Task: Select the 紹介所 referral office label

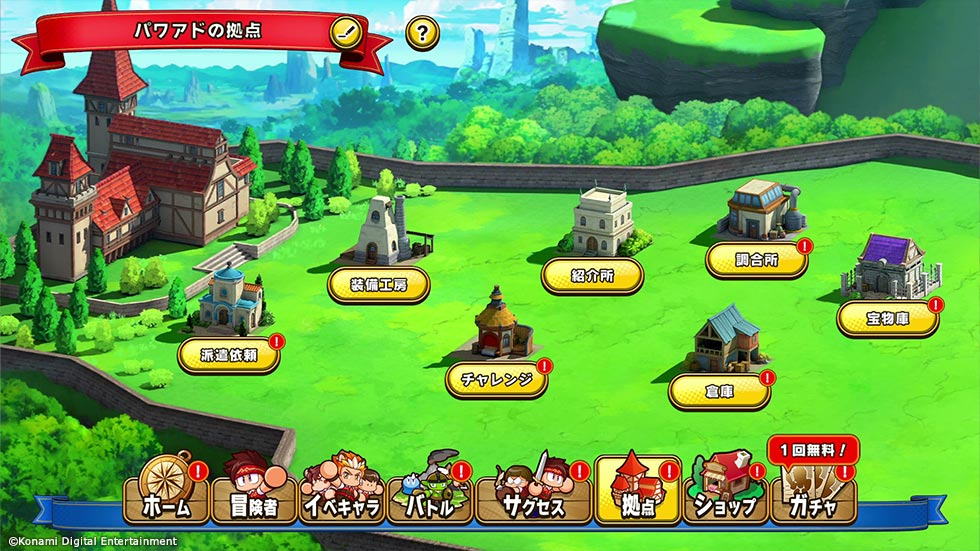Action: pyautogui.click(x=592, y=275)
